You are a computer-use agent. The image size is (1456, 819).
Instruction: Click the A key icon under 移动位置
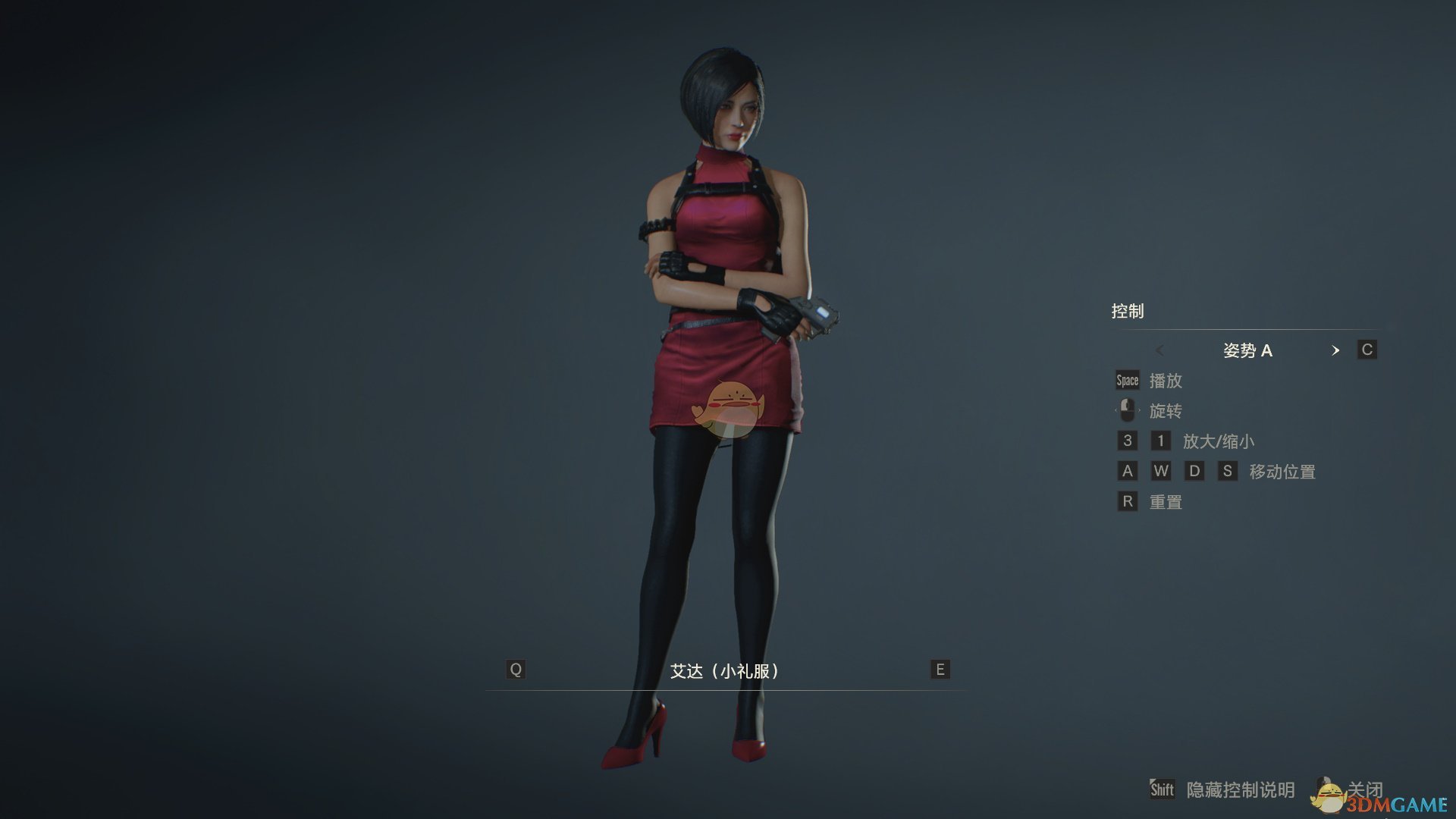[x=1126, y=471]
